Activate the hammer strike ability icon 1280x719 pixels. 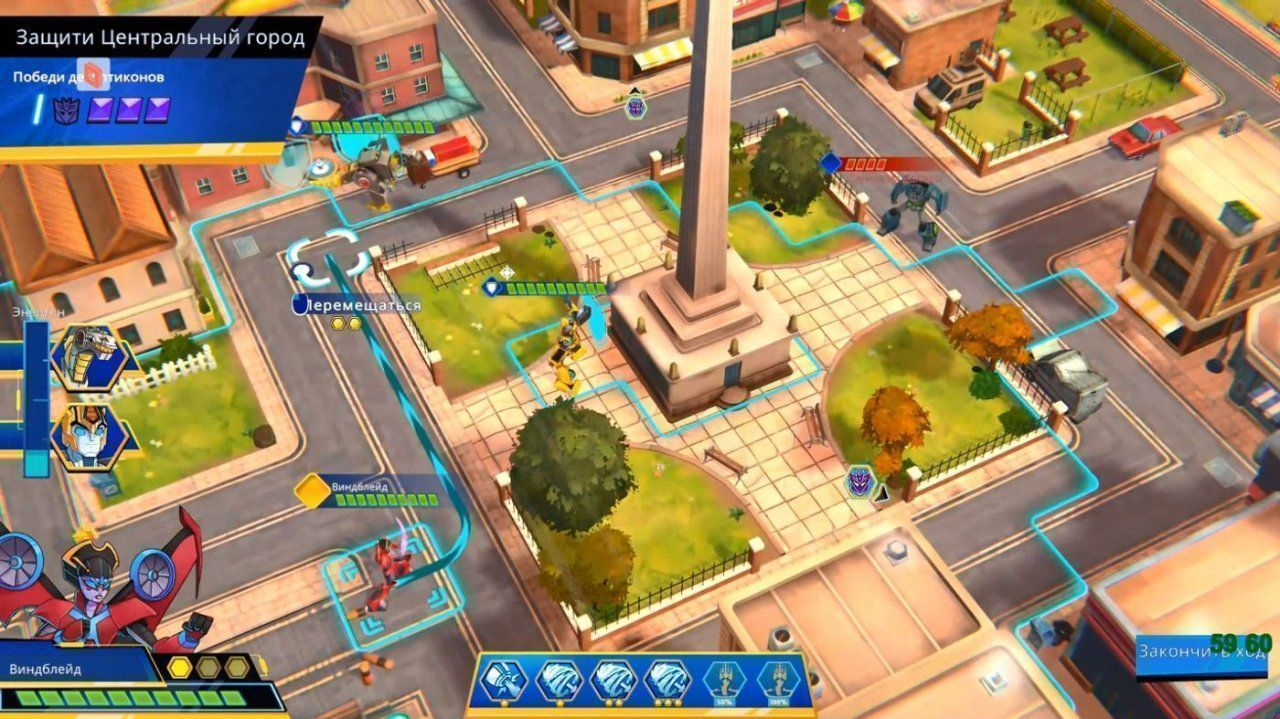[503, 681]
